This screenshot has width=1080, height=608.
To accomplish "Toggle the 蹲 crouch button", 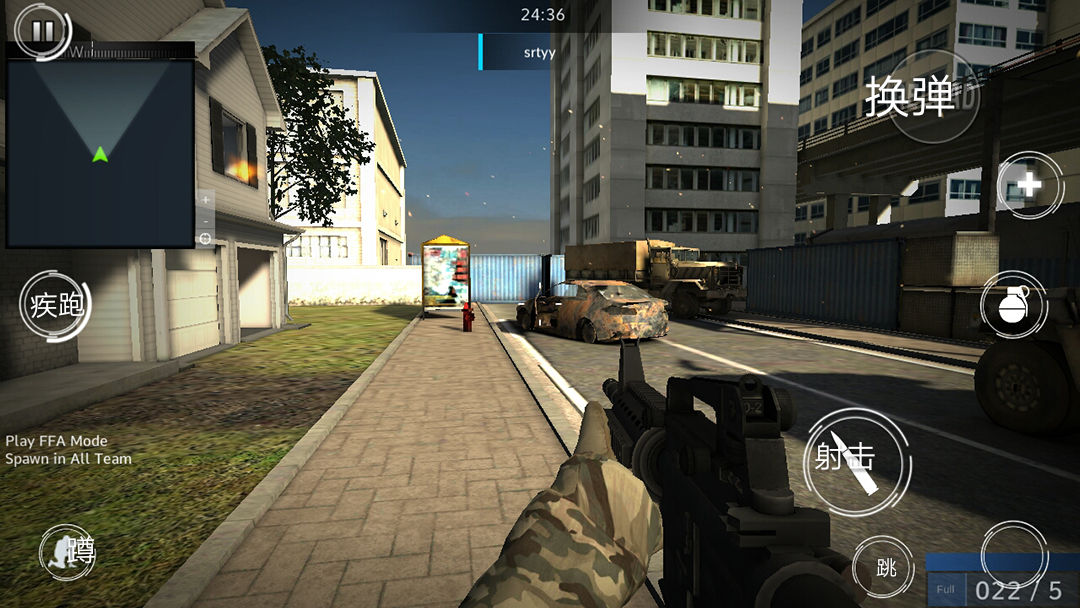I will pyautogui.click(x=69, y=551).
